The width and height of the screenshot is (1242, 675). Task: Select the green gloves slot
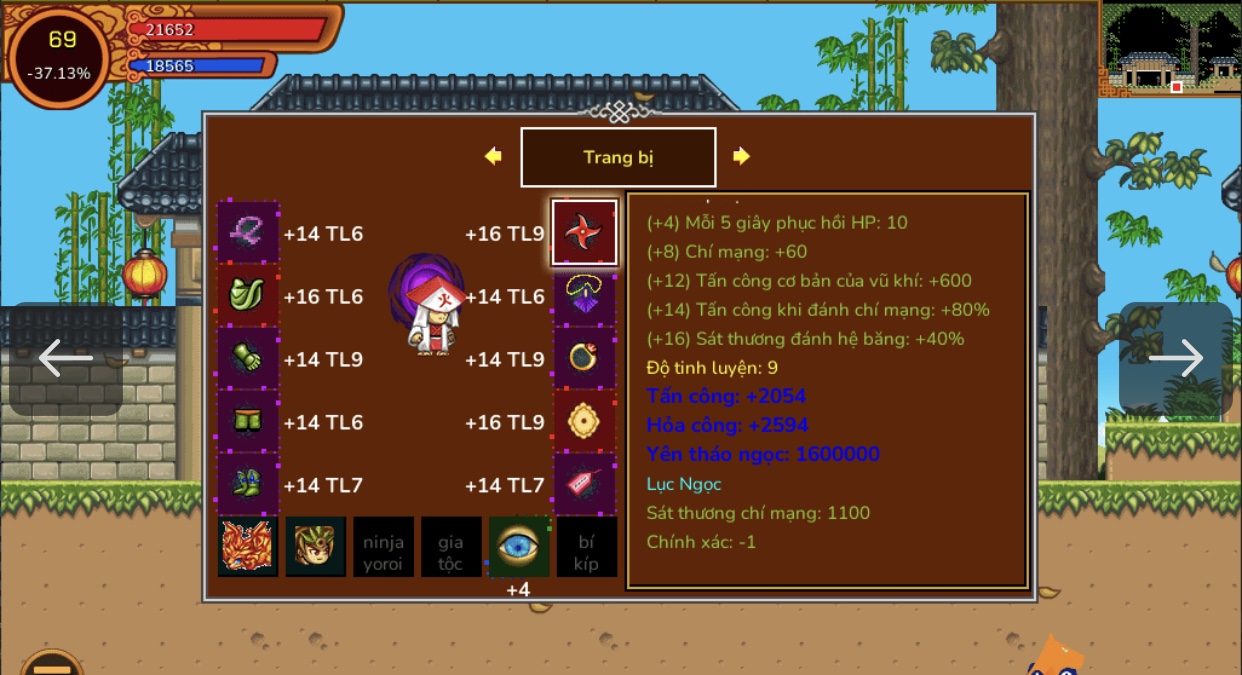[248, 359]
